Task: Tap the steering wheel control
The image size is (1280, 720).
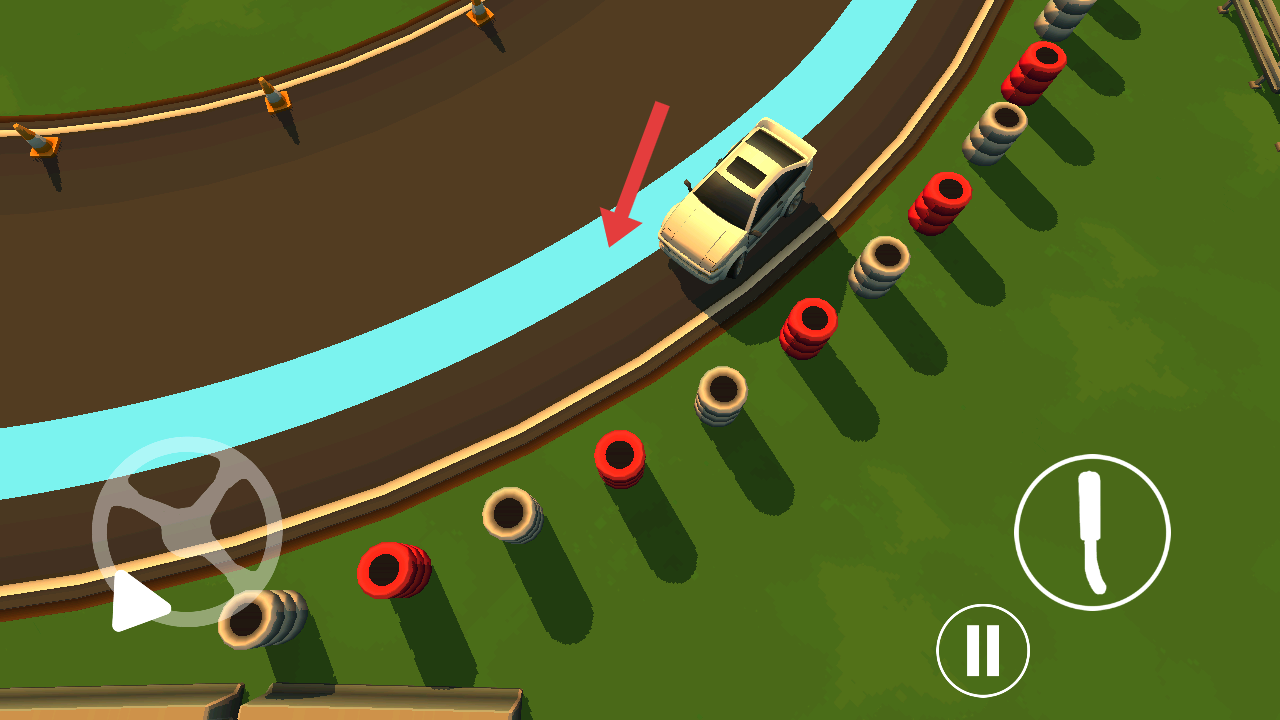Action: [x=187, y=531]
